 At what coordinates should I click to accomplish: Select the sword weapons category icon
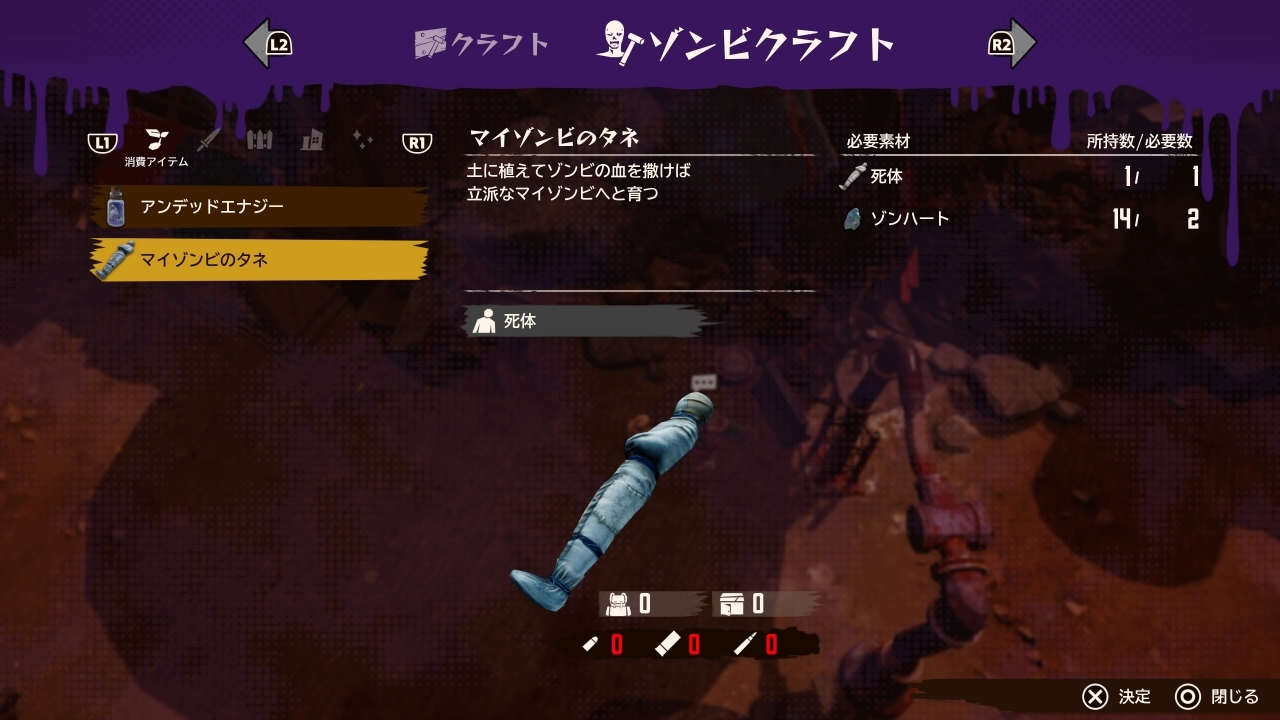click(207, 139)
